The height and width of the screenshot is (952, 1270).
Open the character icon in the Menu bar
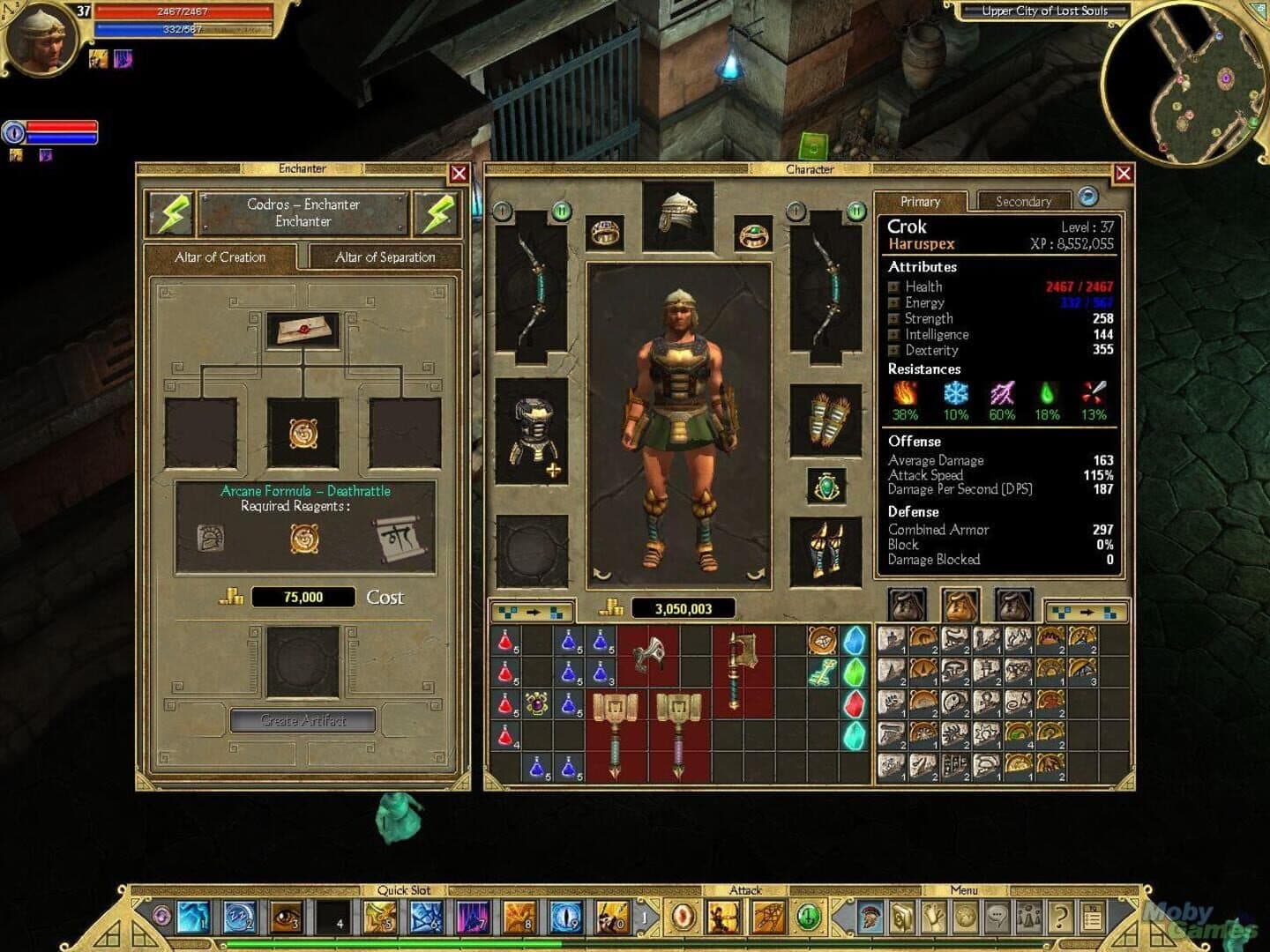pos(871,917)
